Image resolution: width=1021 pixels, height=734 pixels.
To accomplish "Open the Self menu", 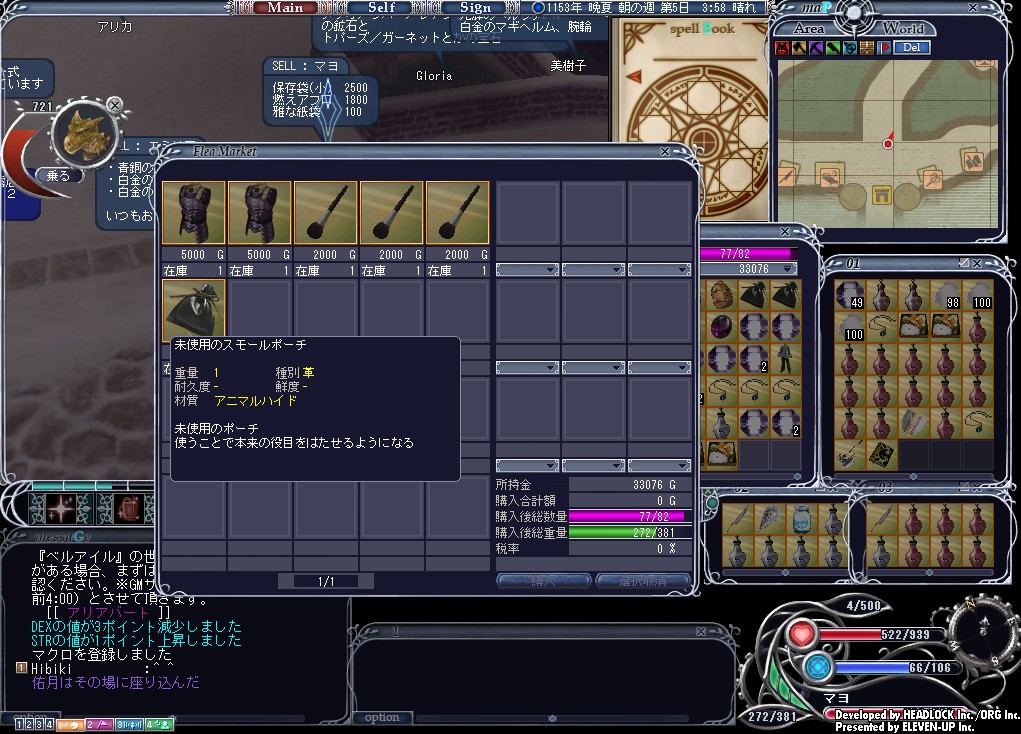I will (x=382, y=7).
